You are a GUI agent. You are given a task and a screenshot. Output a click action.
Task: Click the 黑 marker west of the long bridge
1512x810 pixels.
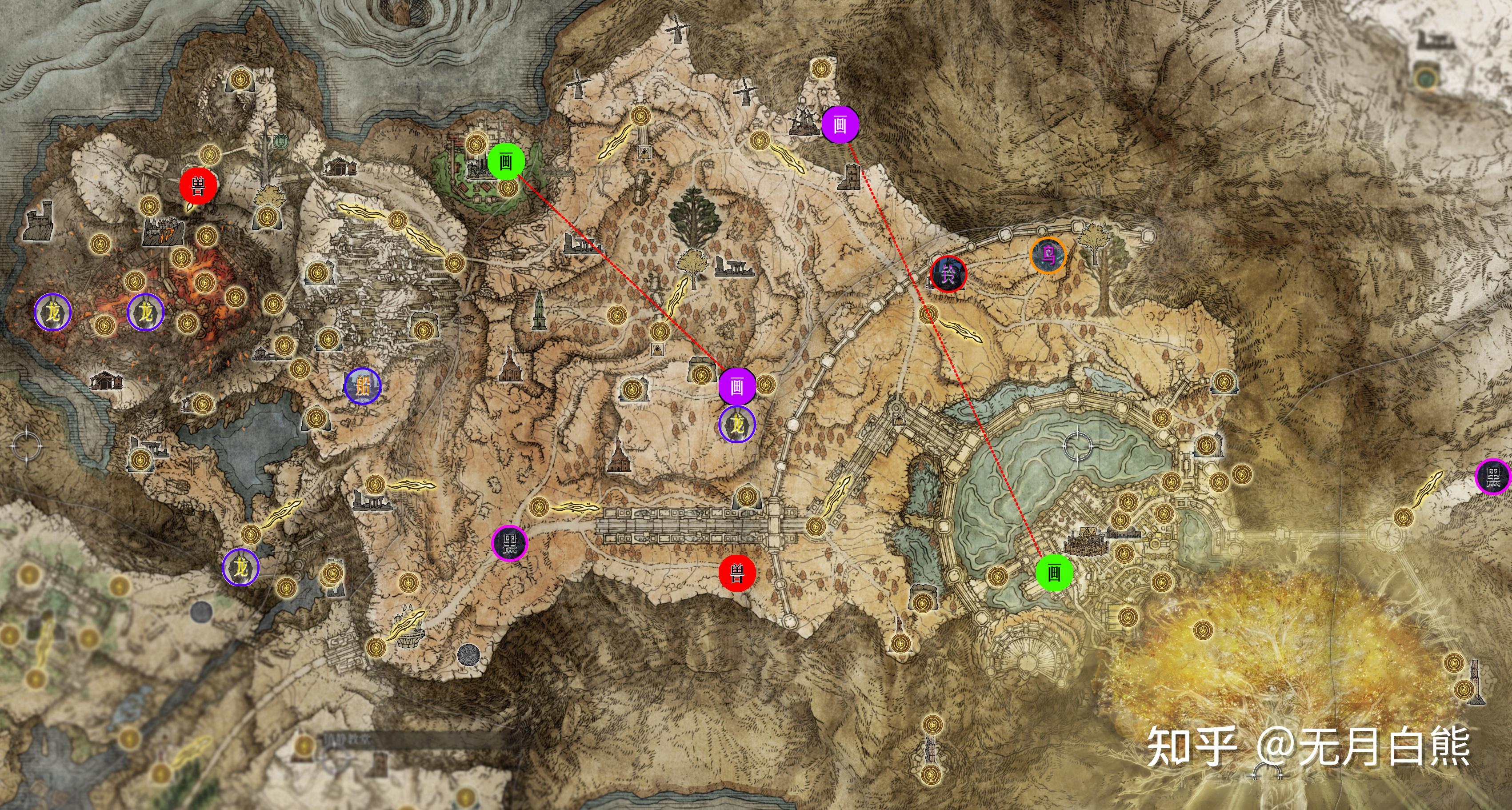click(x=509, y=543)
